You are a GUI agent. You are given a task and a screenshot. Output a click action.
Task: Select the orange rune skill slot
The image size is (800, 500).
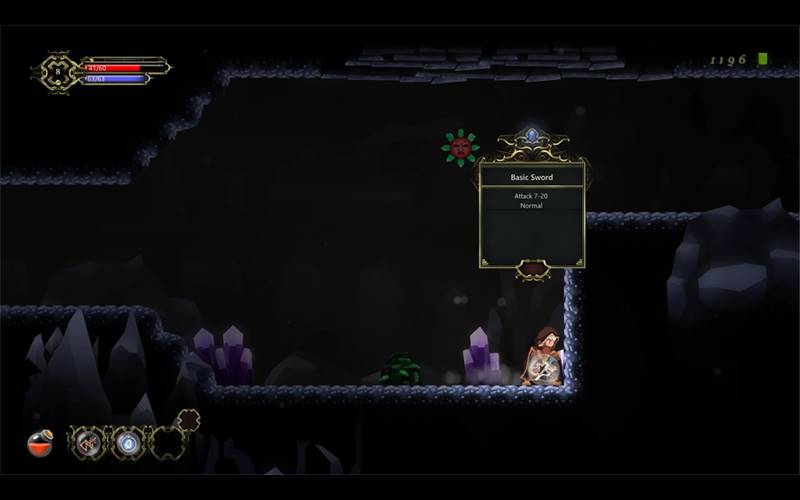(x=88, y=442)
